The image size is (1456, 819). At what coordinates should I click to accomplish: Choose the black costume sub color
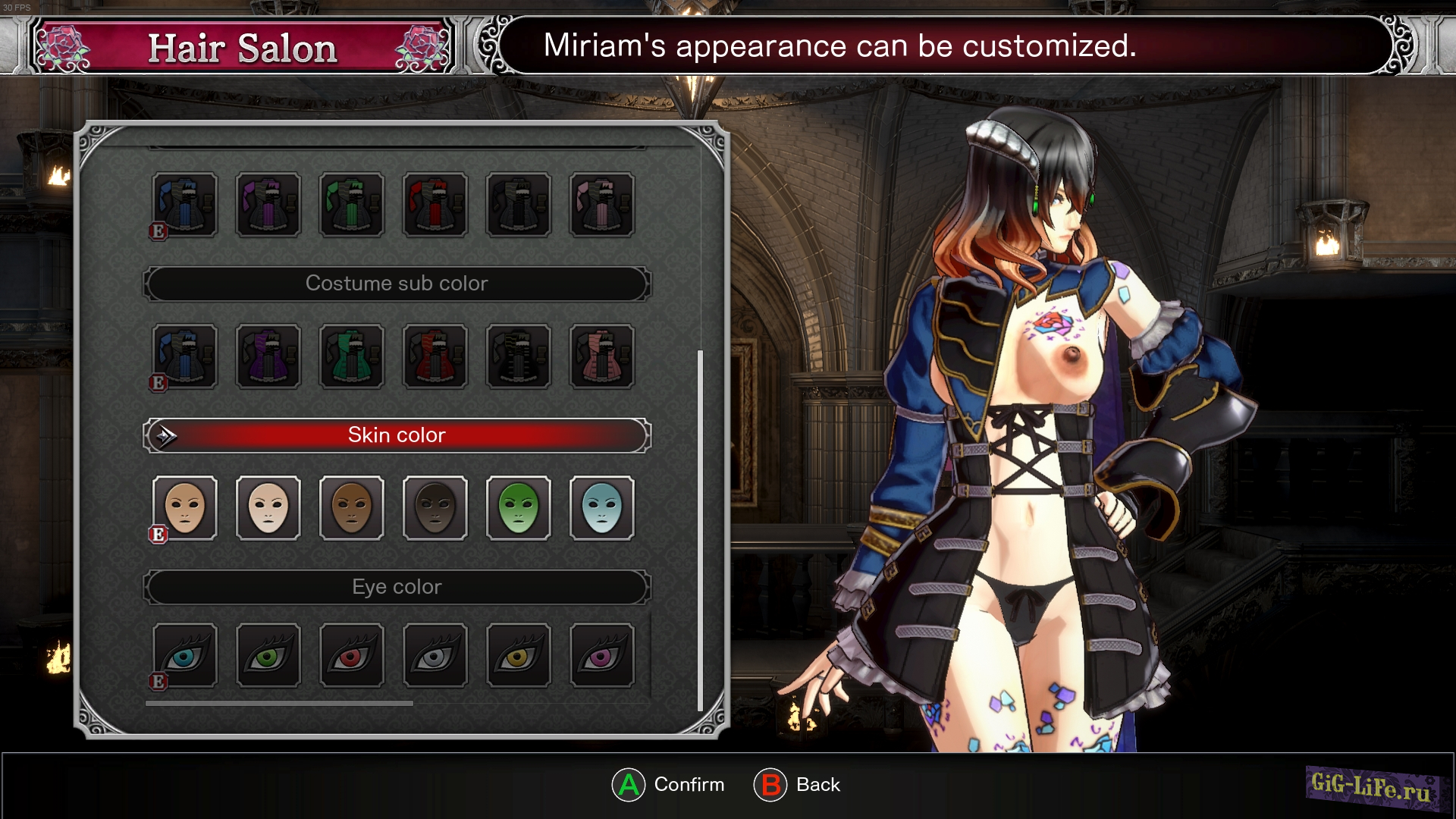click(x=519, y=356)
